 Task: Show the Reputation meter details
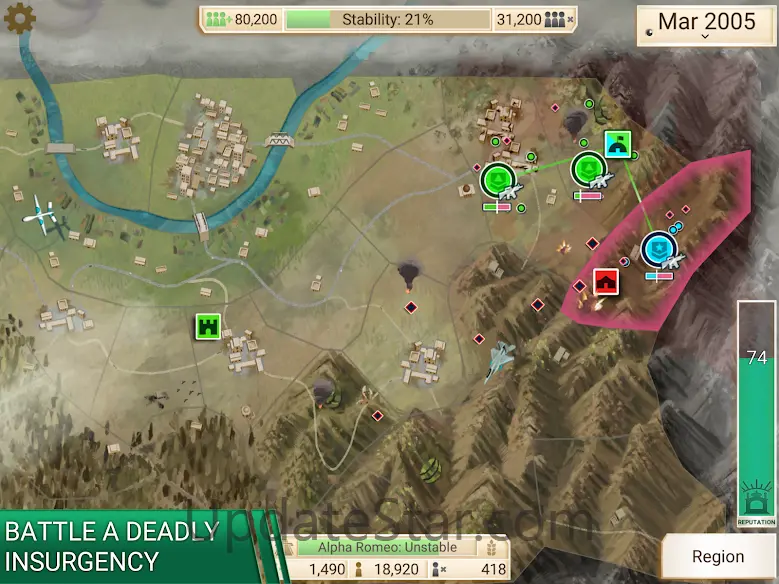click(x=756, y=410)
